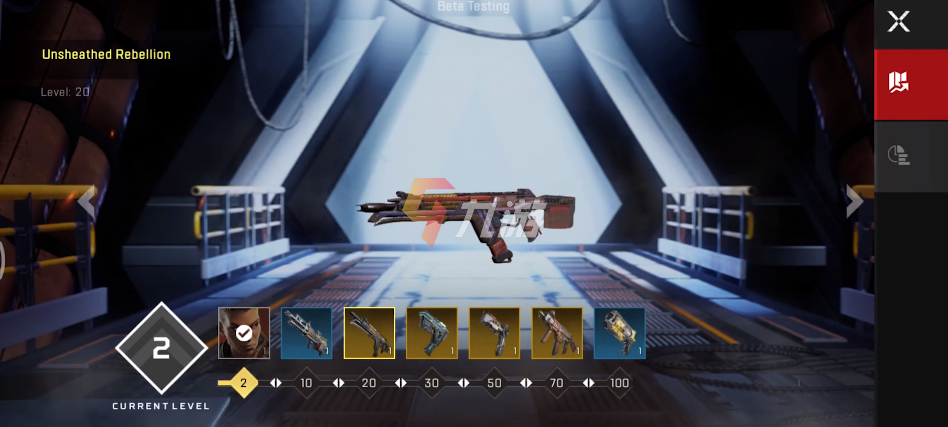Image resolution: width=948 pixels, height=427 pixels.
Task: Select the yellow level 2 marker
Action: pyautogui.click(x=243, y=383)
